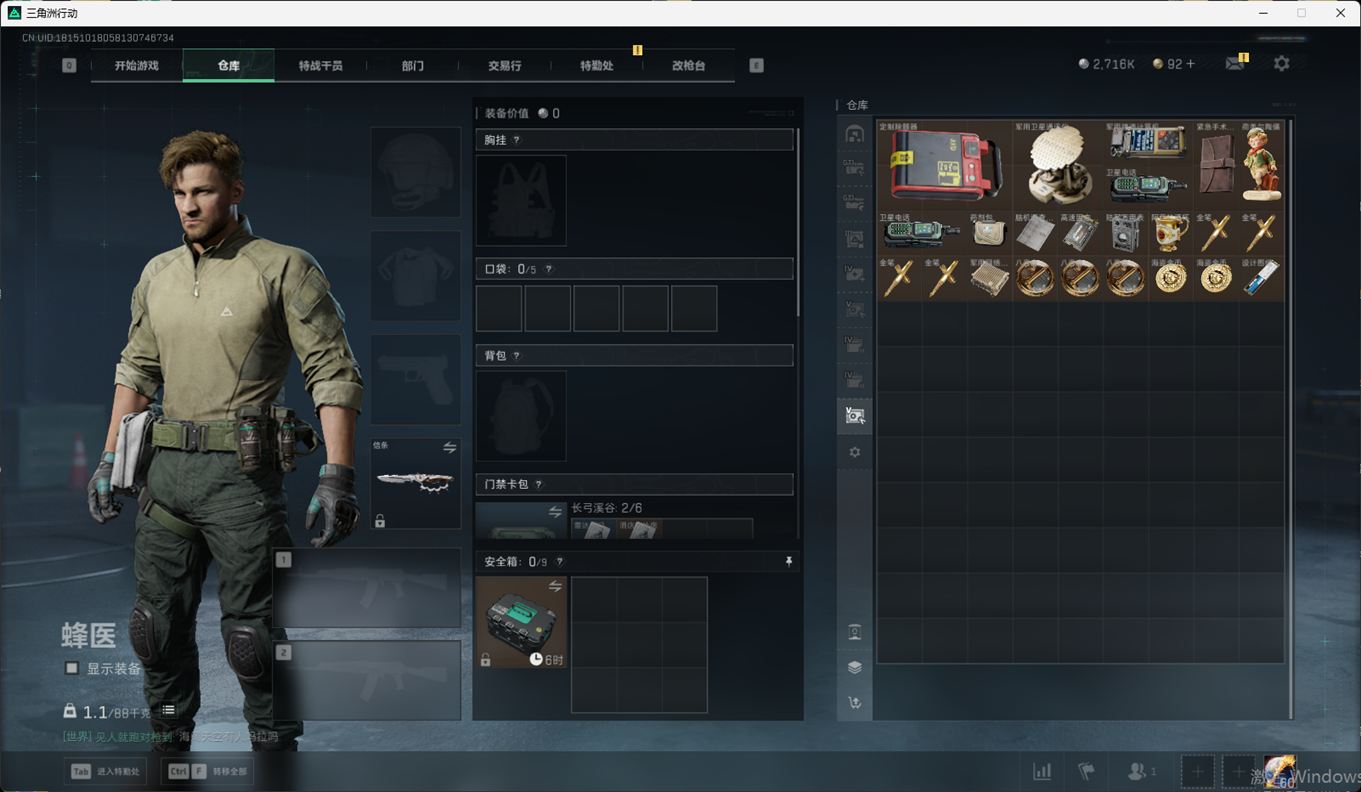Click the 设计图纸 blueprint item

point(1261,278)
